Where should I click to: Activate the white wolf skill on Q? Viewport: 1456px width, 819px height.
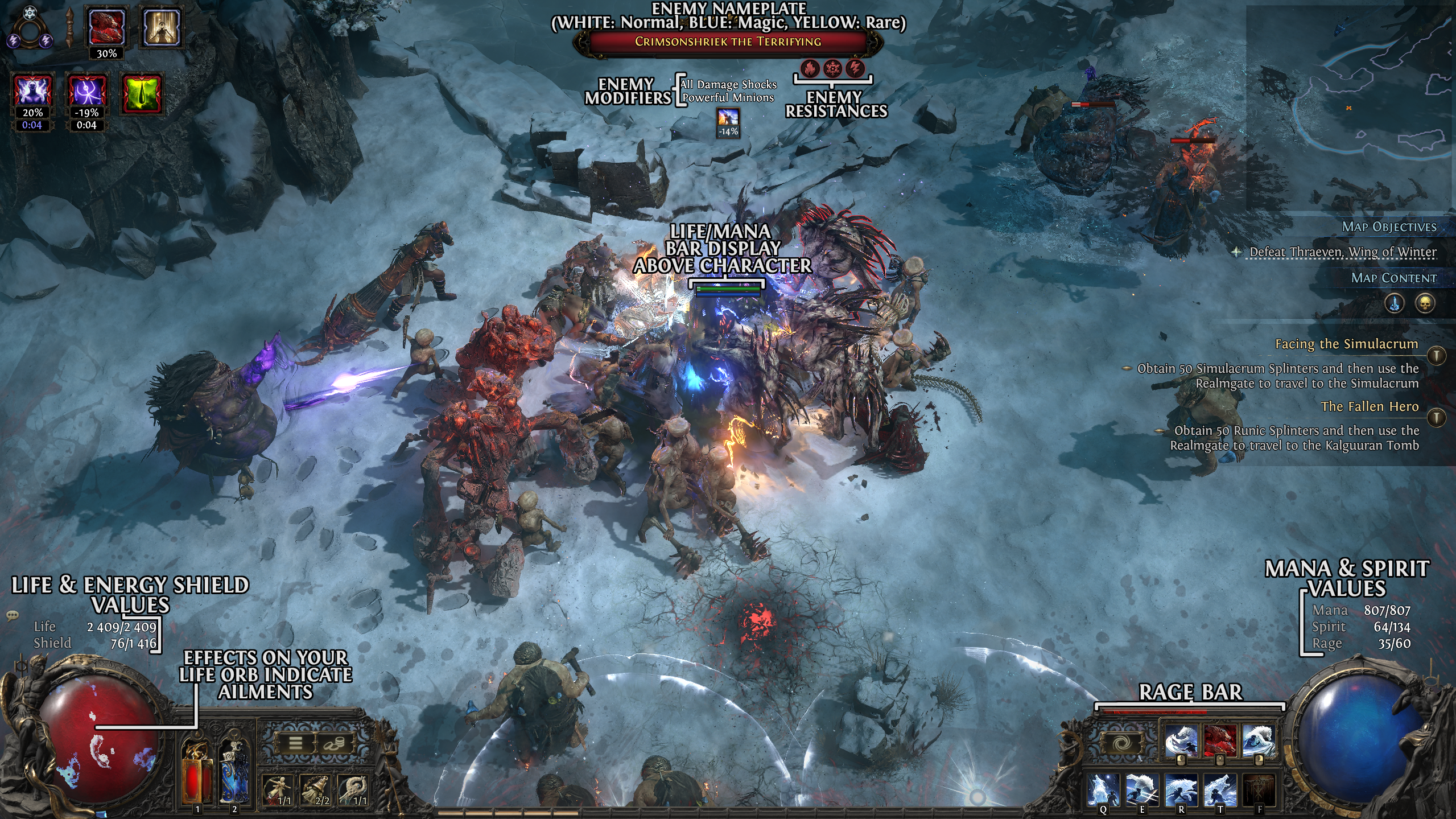click(x=1104, y=790)
